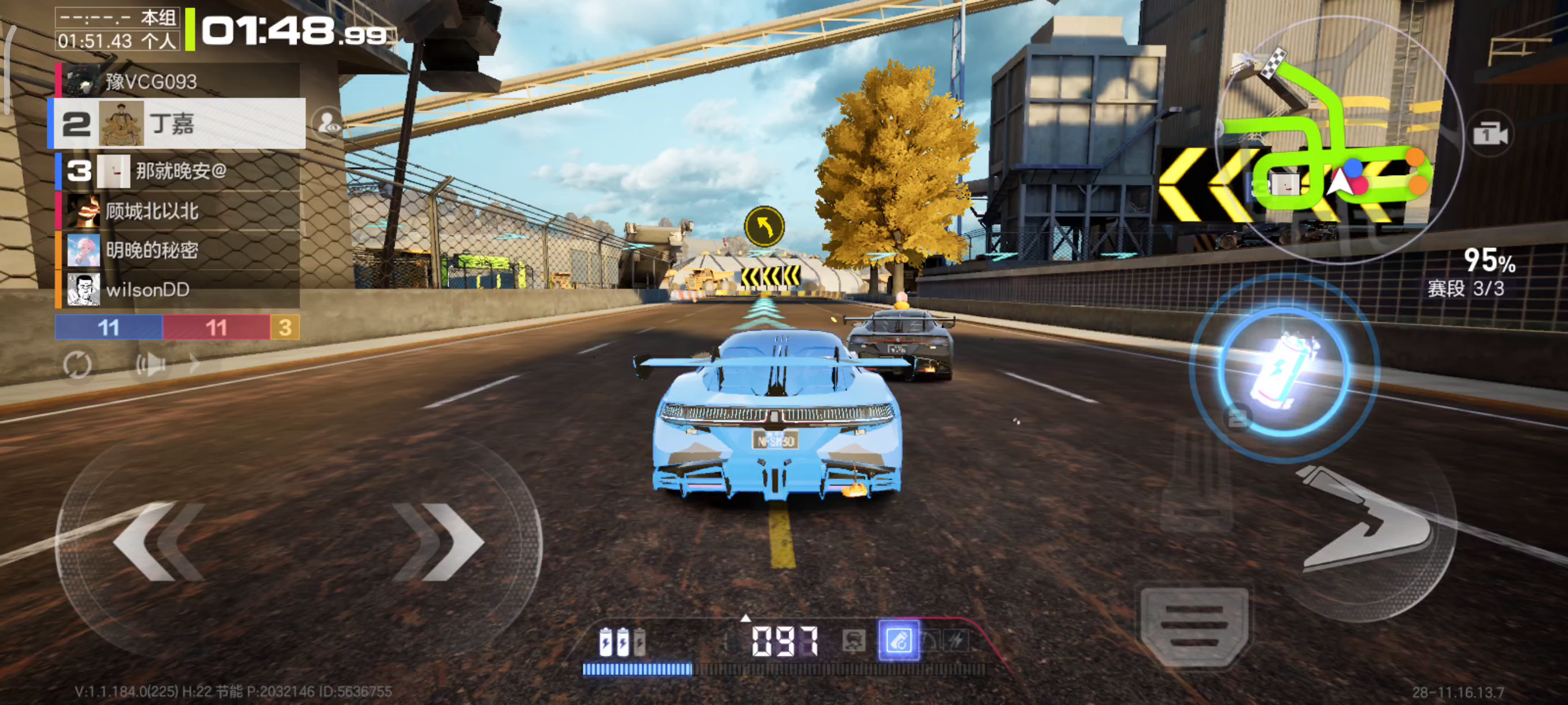Activate the nitro canister boost
Image resolution: width=1568 pixels, height=705 pixels.
(1283, 369)
